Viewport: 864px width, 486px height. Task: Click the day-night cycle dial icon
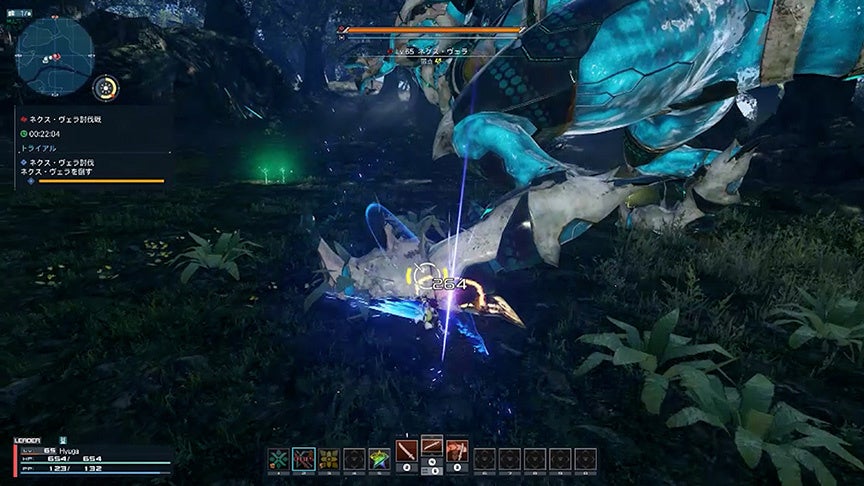pos(104,88)
